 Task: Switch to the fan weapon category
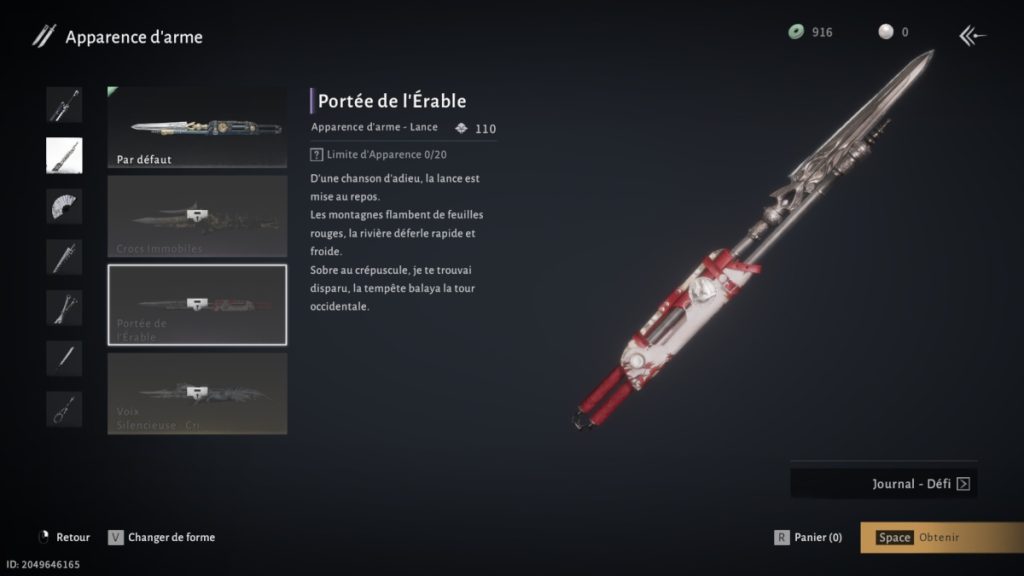point(64,206)
